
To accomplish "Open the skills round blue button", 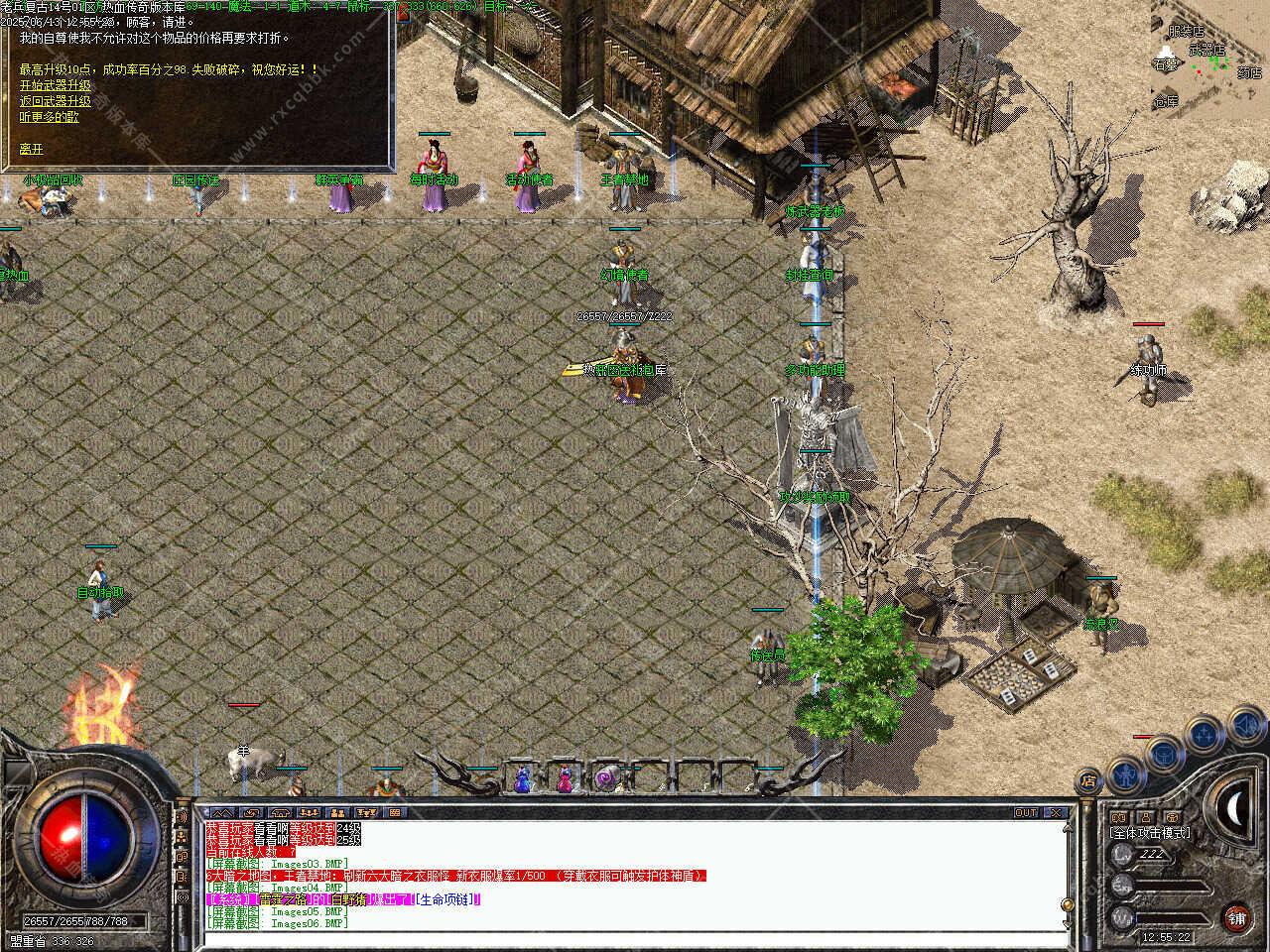I will 1205,735.
